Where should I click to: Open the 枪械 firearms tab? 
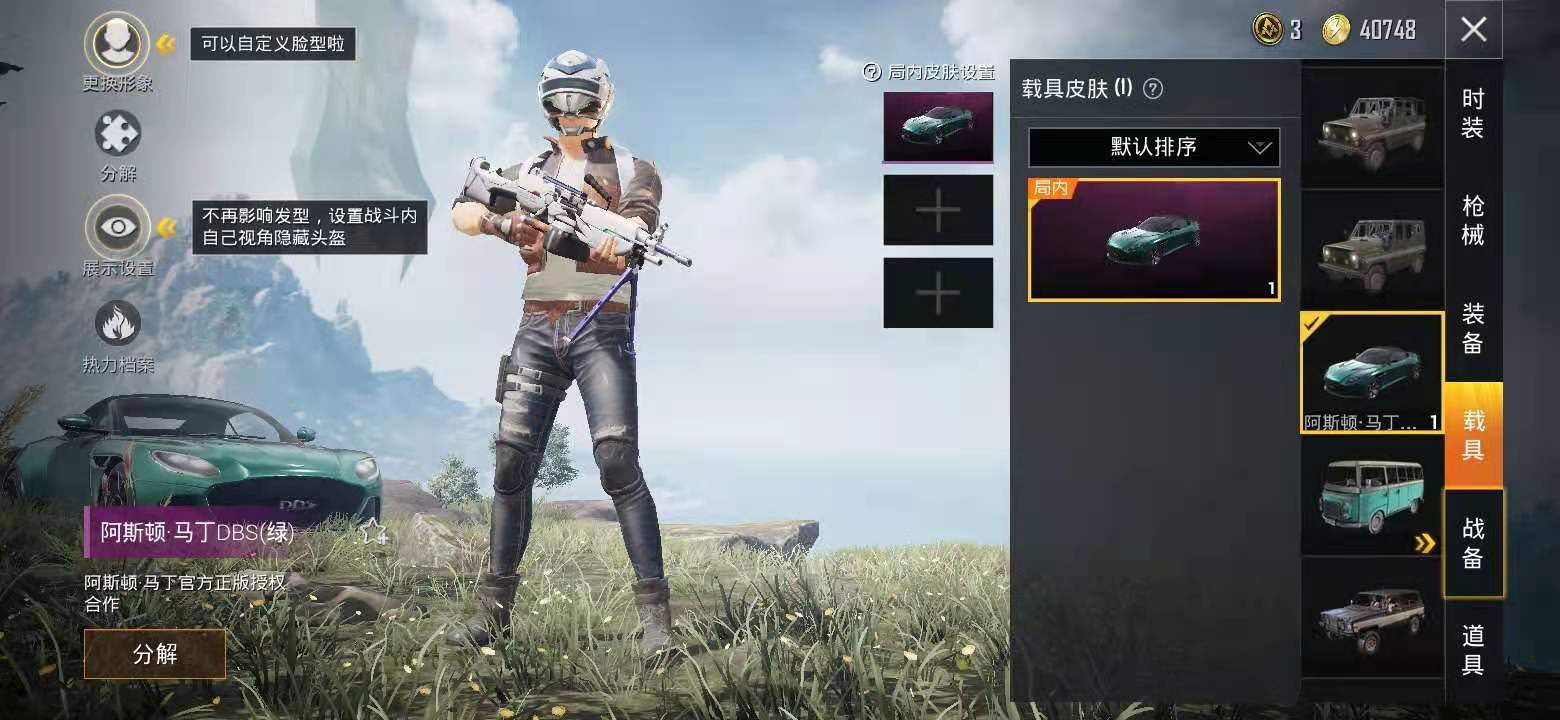click(1473, 221)
